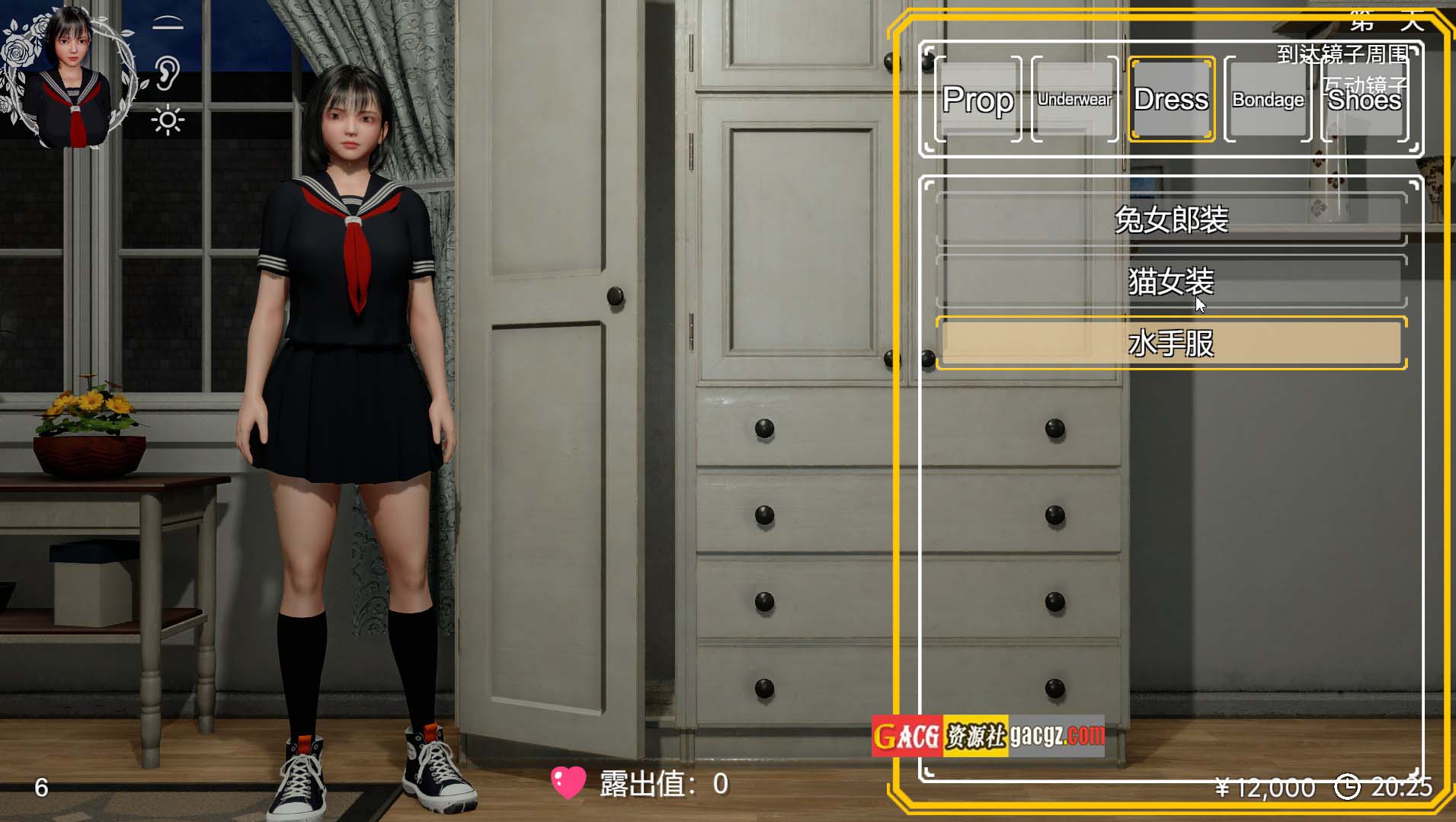Click the sun brightness icon
Image resolution: width=1456 pixels, height=822 pixels.
pos(168,121)
